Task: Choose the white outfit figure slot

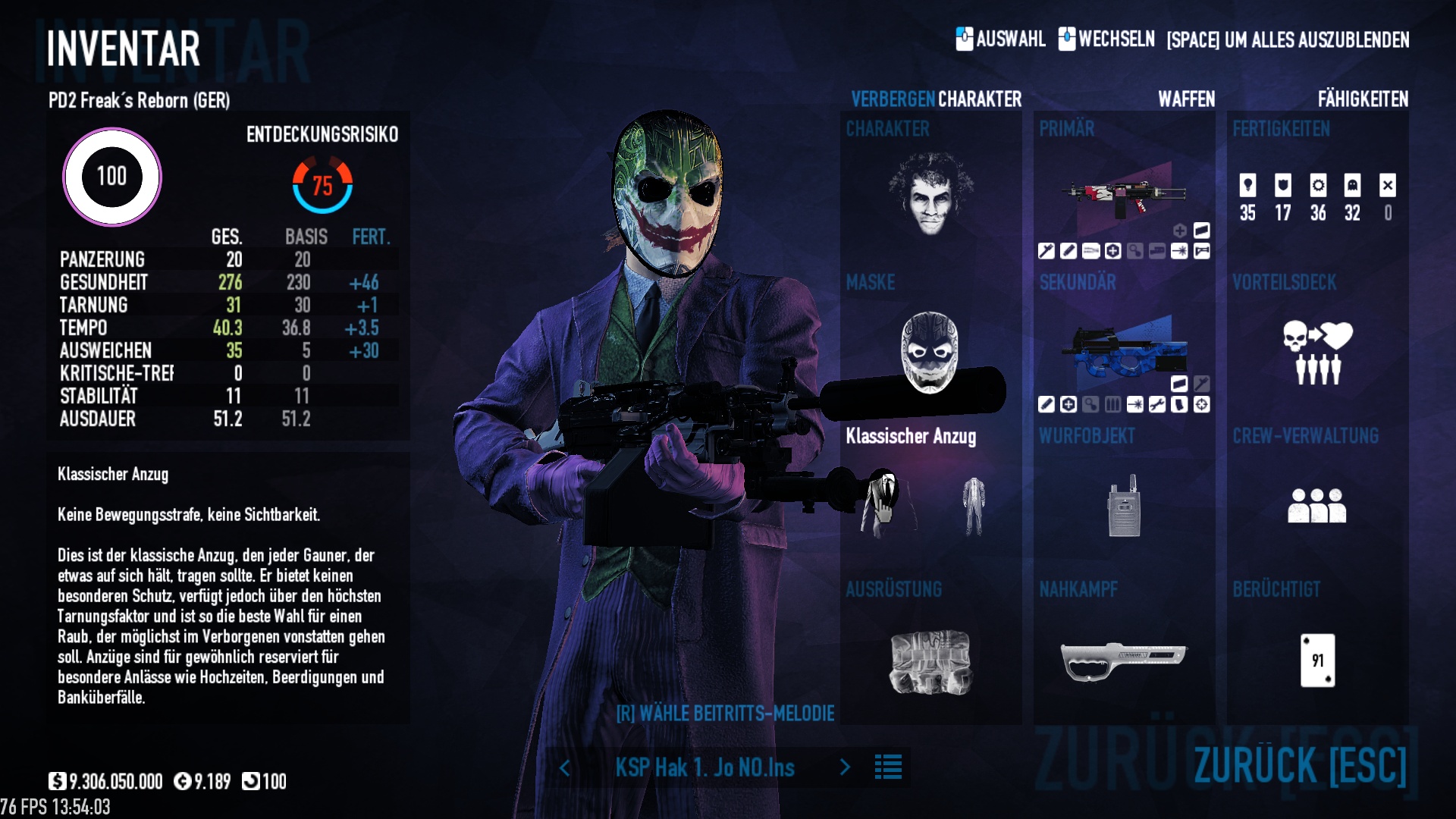Action: click(974, 506)
